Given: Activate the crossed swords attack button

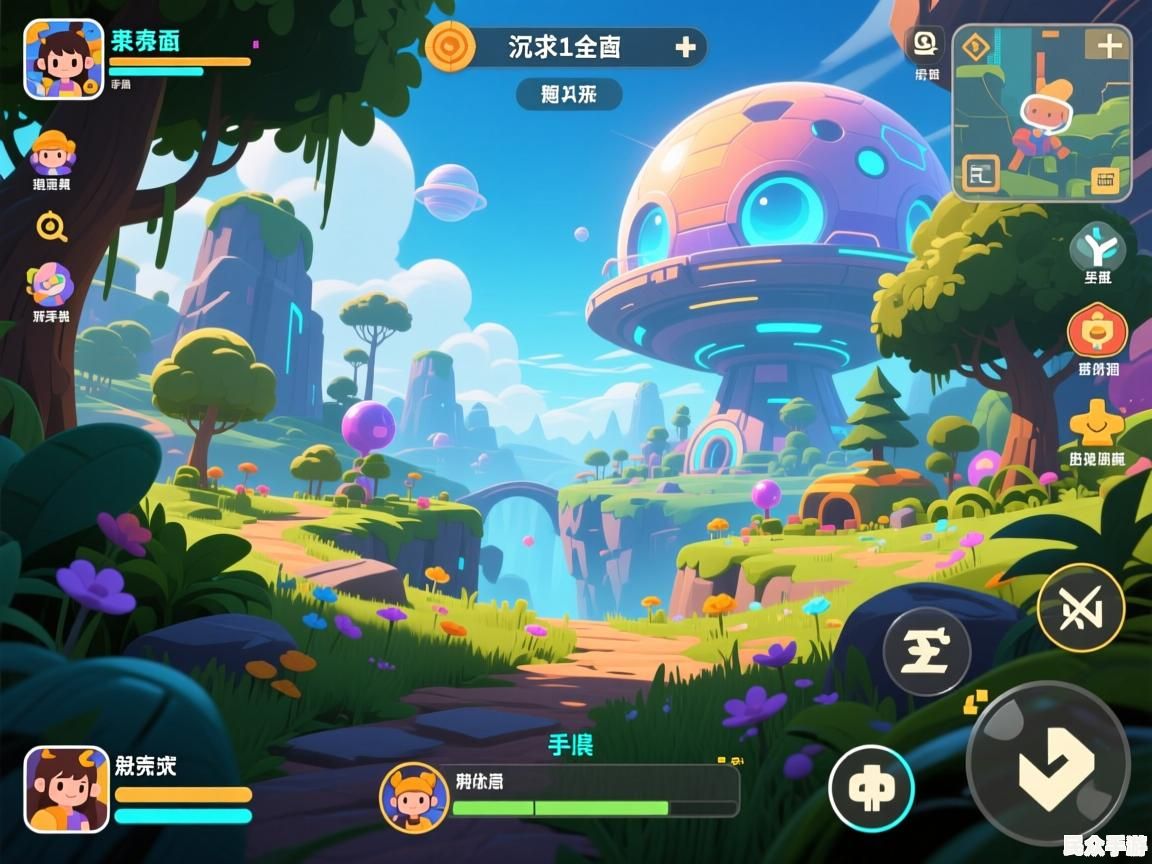Looking at the screenshot, I should (1080, 608).
